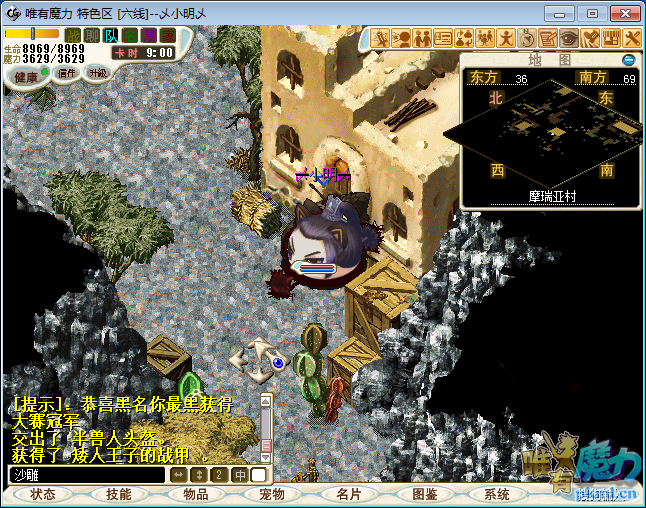
Task: Open the 物品 (Items) menu
Action: click(x=195, y=494)
